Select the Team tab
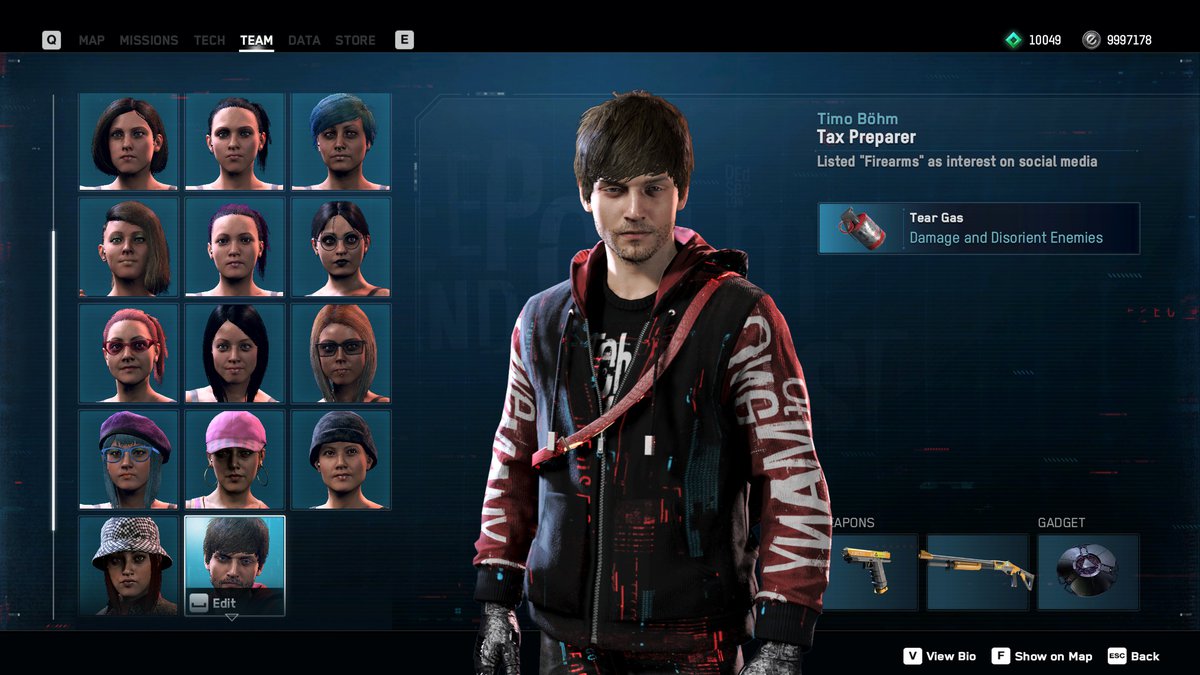The image size is (1200, 675). click(x=256, y=40)
